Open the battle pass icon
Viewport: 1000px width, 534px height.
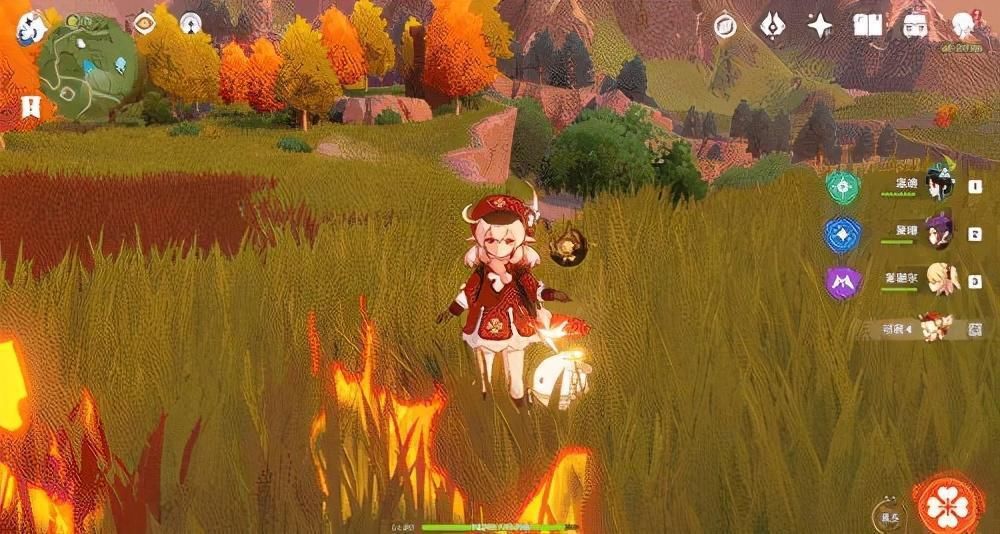point(772,26)
